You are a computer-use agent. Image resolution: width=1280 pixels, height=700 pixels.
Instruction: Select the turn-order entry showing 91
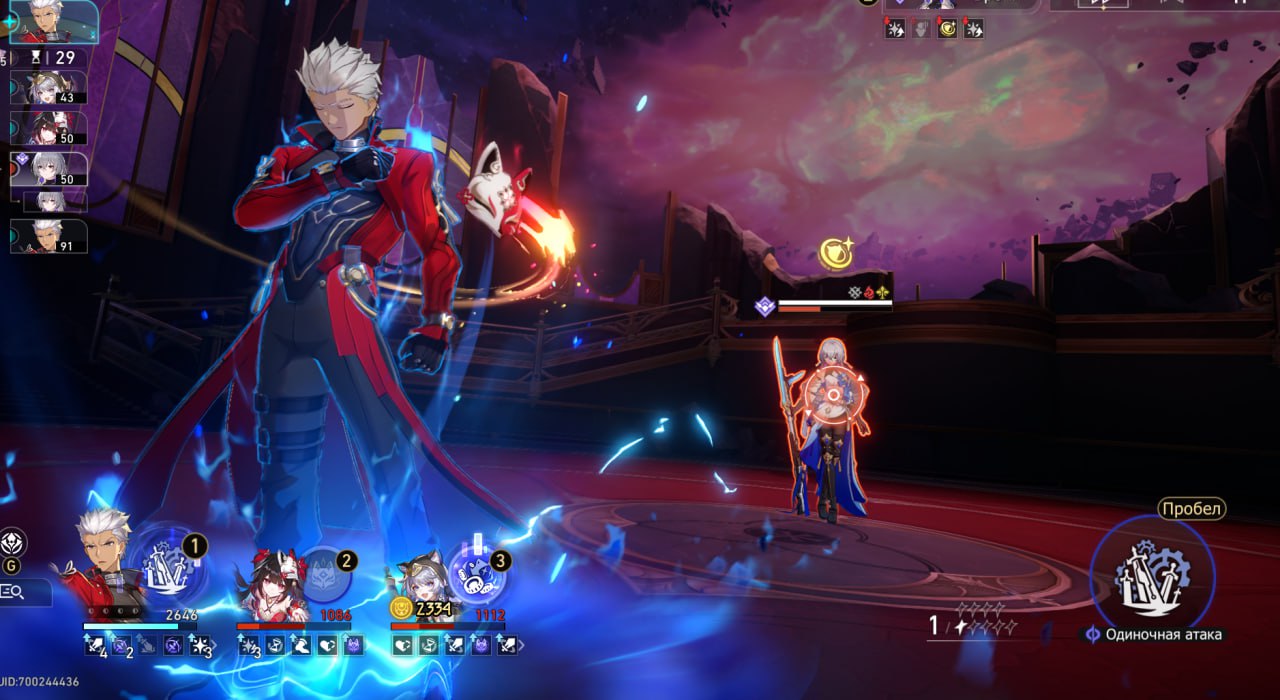click(x=50, y=236)
